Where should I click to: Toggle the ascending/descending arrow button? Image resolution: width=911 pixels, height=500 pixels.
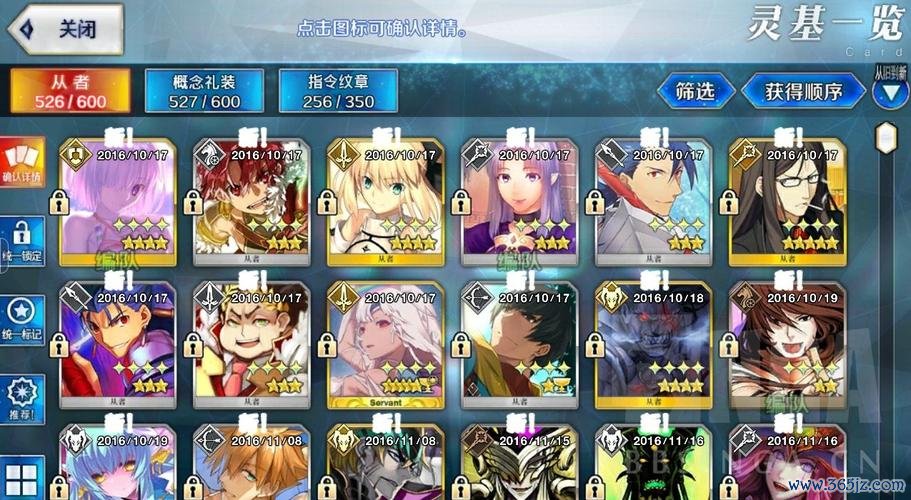[x=889, y=92]
